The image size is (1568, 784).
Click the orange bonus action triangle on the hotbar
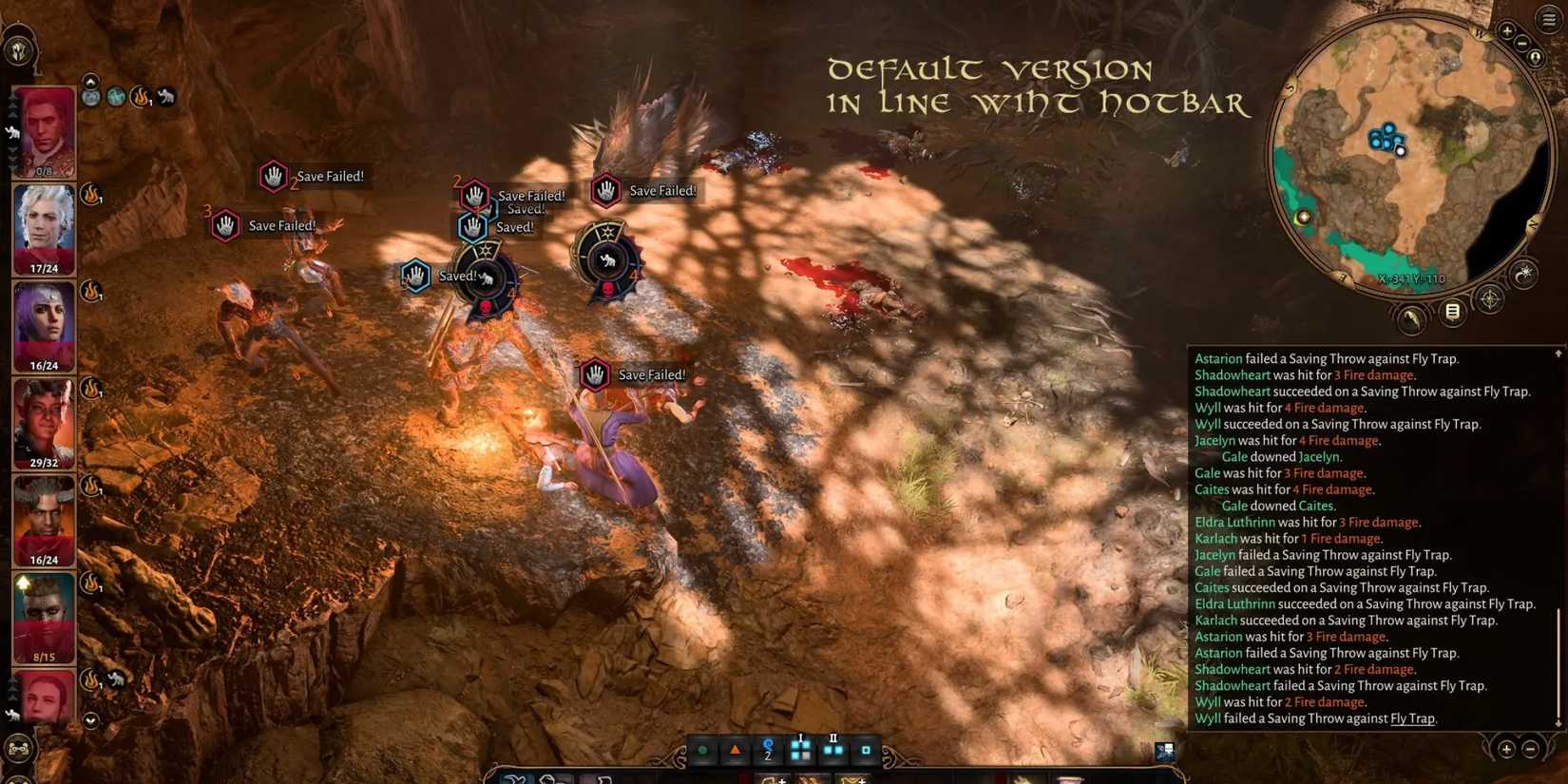736,750
